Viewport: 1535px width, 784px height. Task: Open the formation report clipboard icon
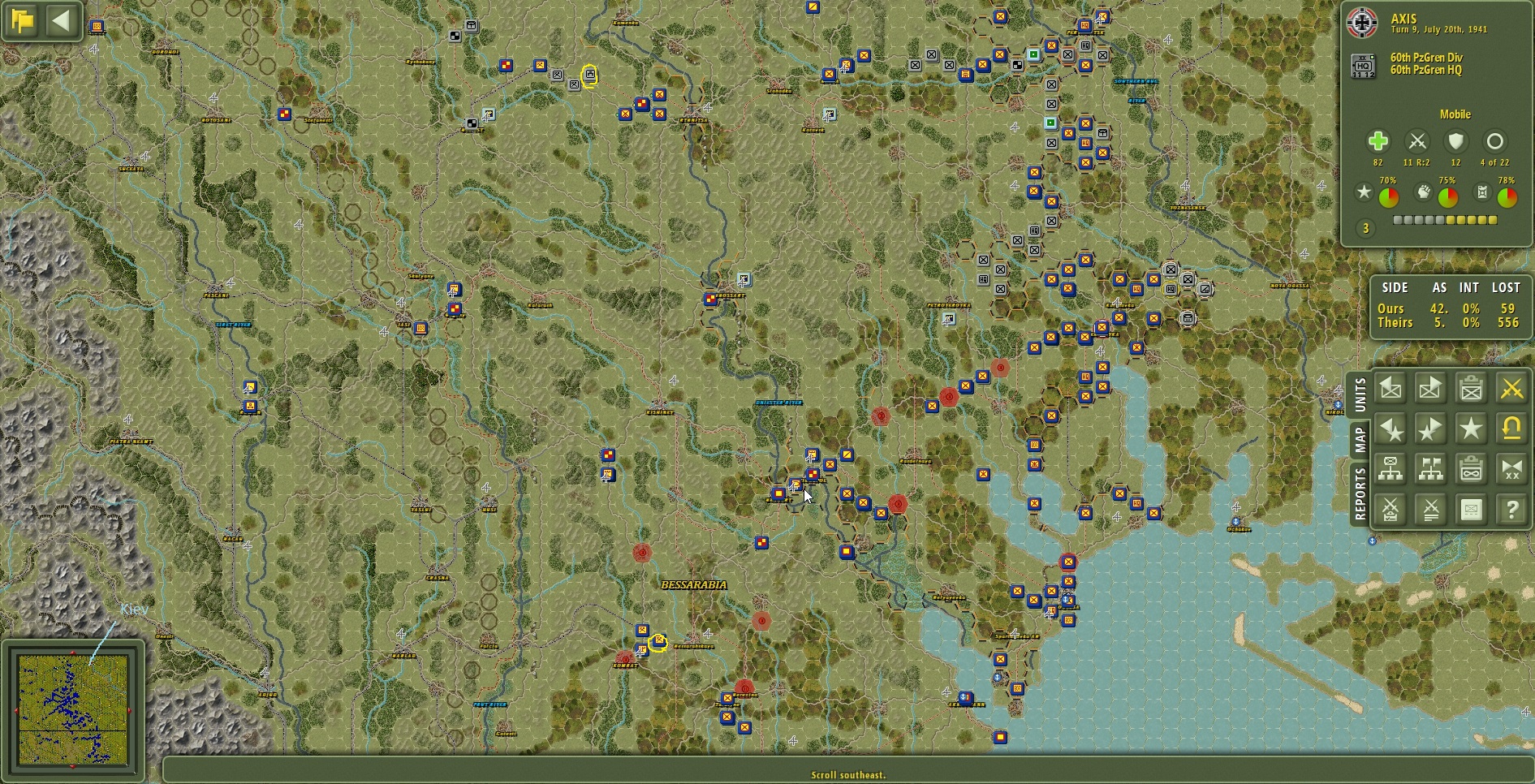pyautogui.click(x=1471, y=468)
